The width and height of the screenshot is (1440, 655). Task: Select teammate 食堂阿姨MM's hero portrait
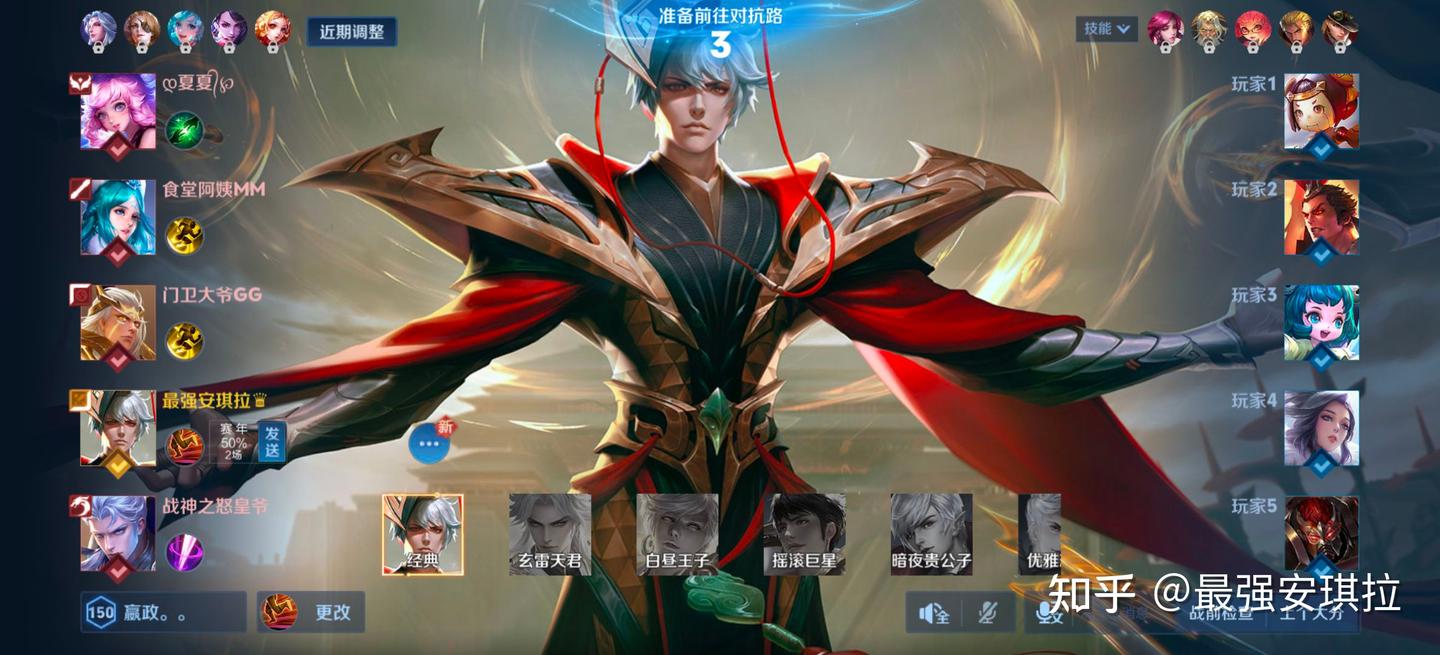click(118, 217)
